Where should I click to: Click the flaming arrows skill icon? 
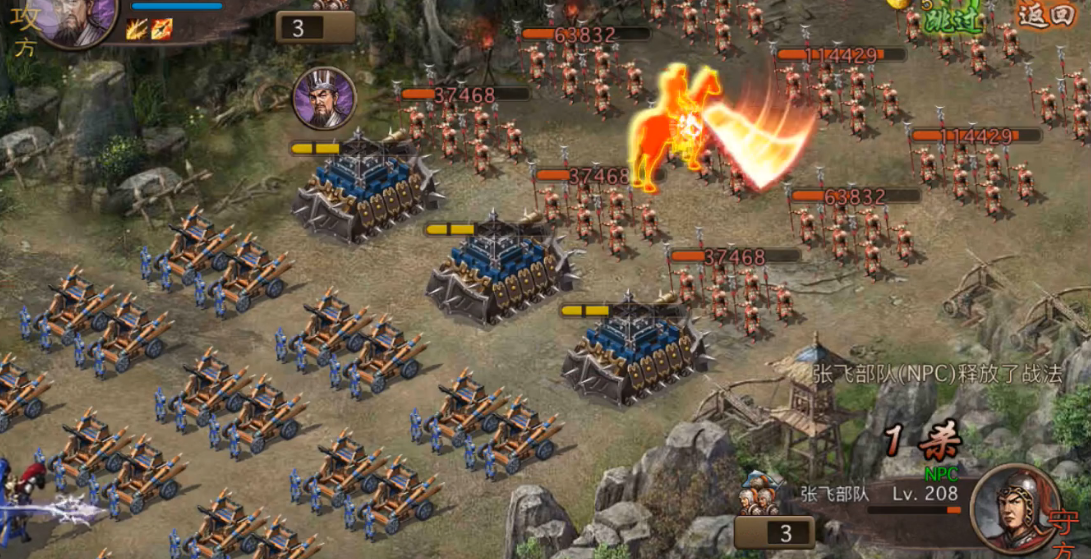137,29
